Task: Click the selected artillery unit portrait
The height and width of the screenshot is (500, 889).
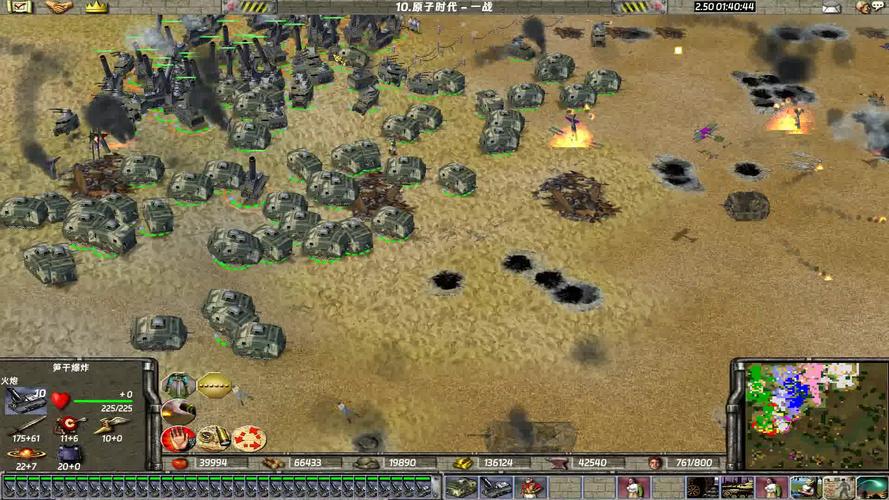Action: point(25,400)
